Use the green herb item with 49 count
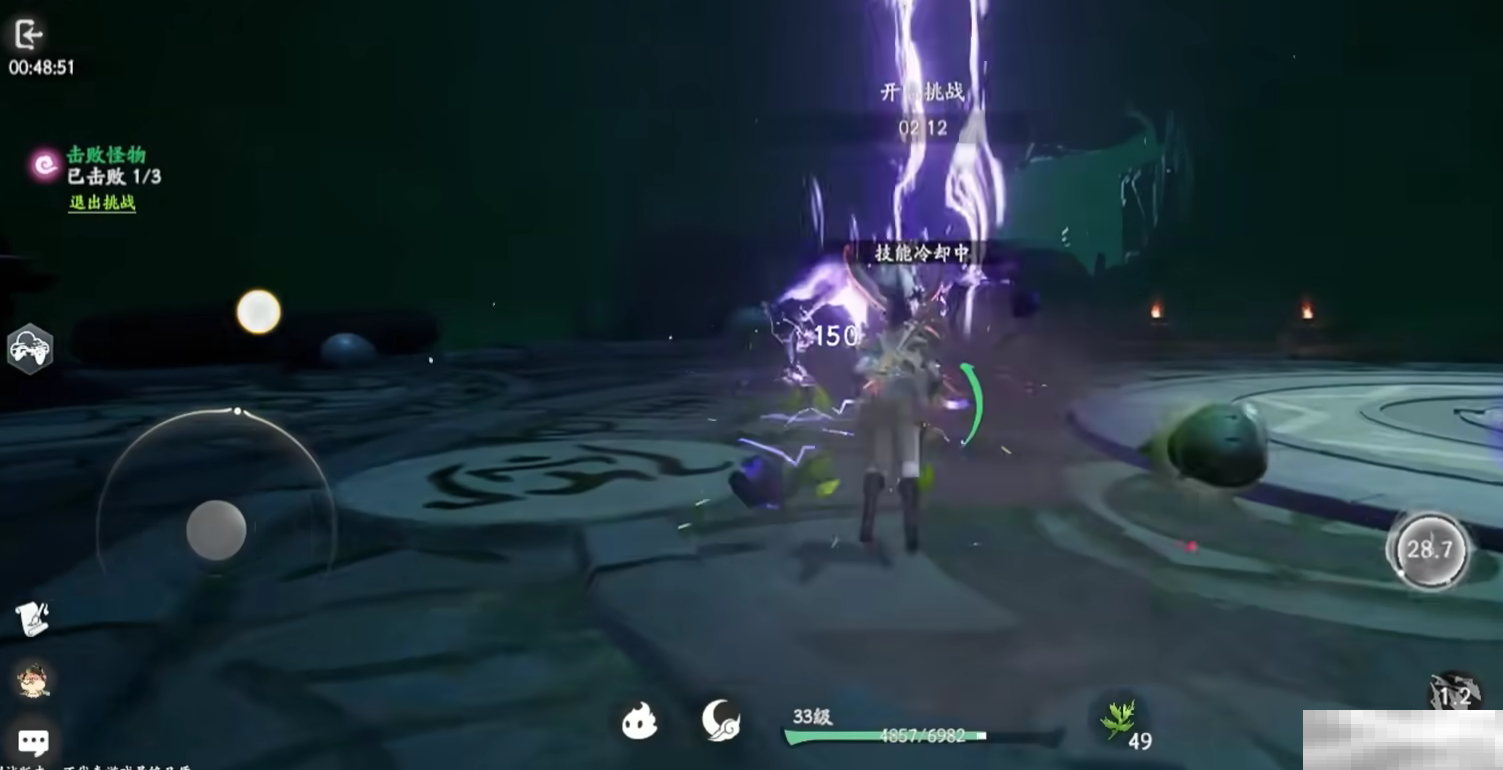Viewport: 1503px width, 770px height. 1117,719
